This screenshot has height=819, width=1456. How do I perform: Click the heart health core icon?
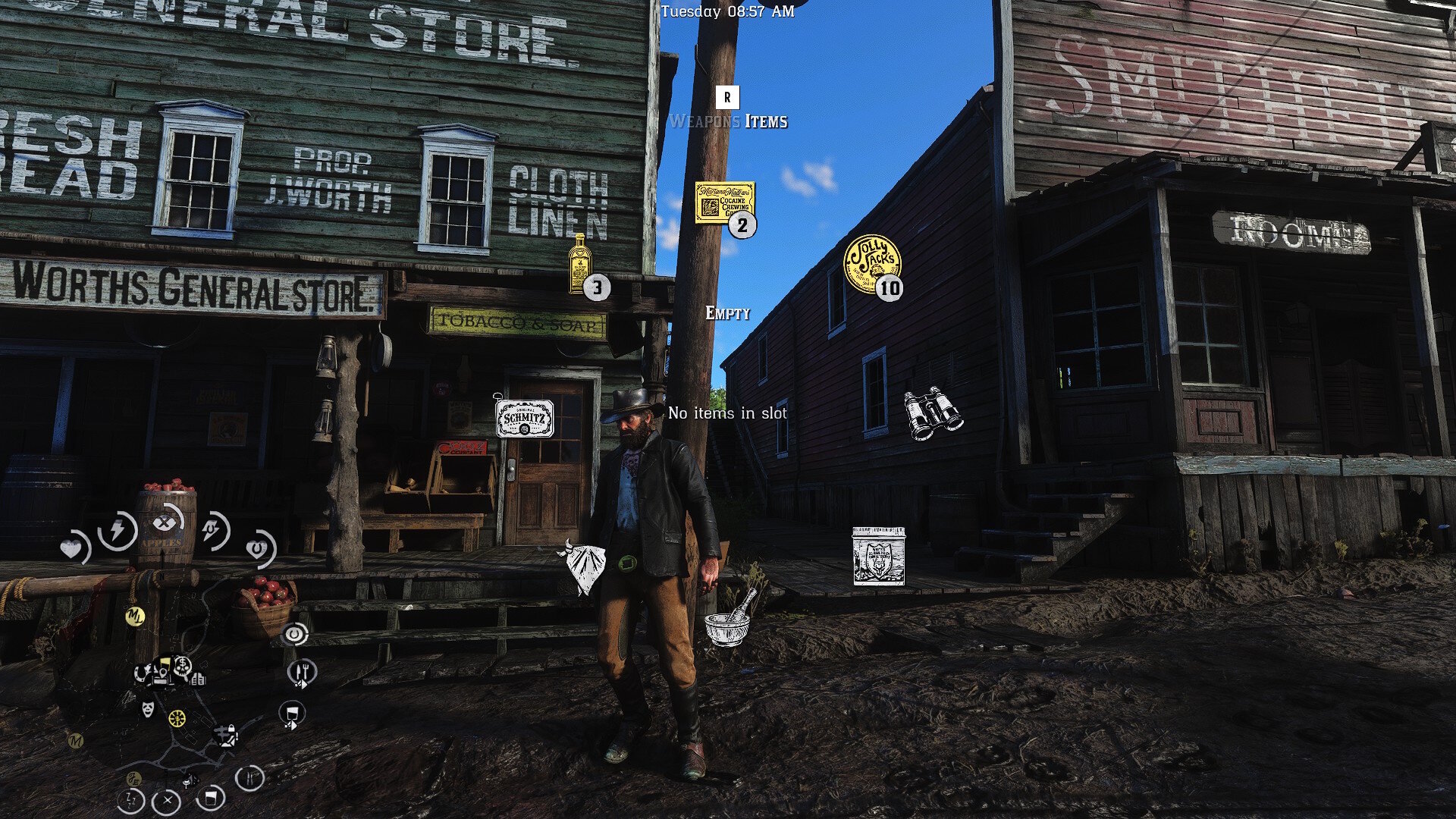74,548
